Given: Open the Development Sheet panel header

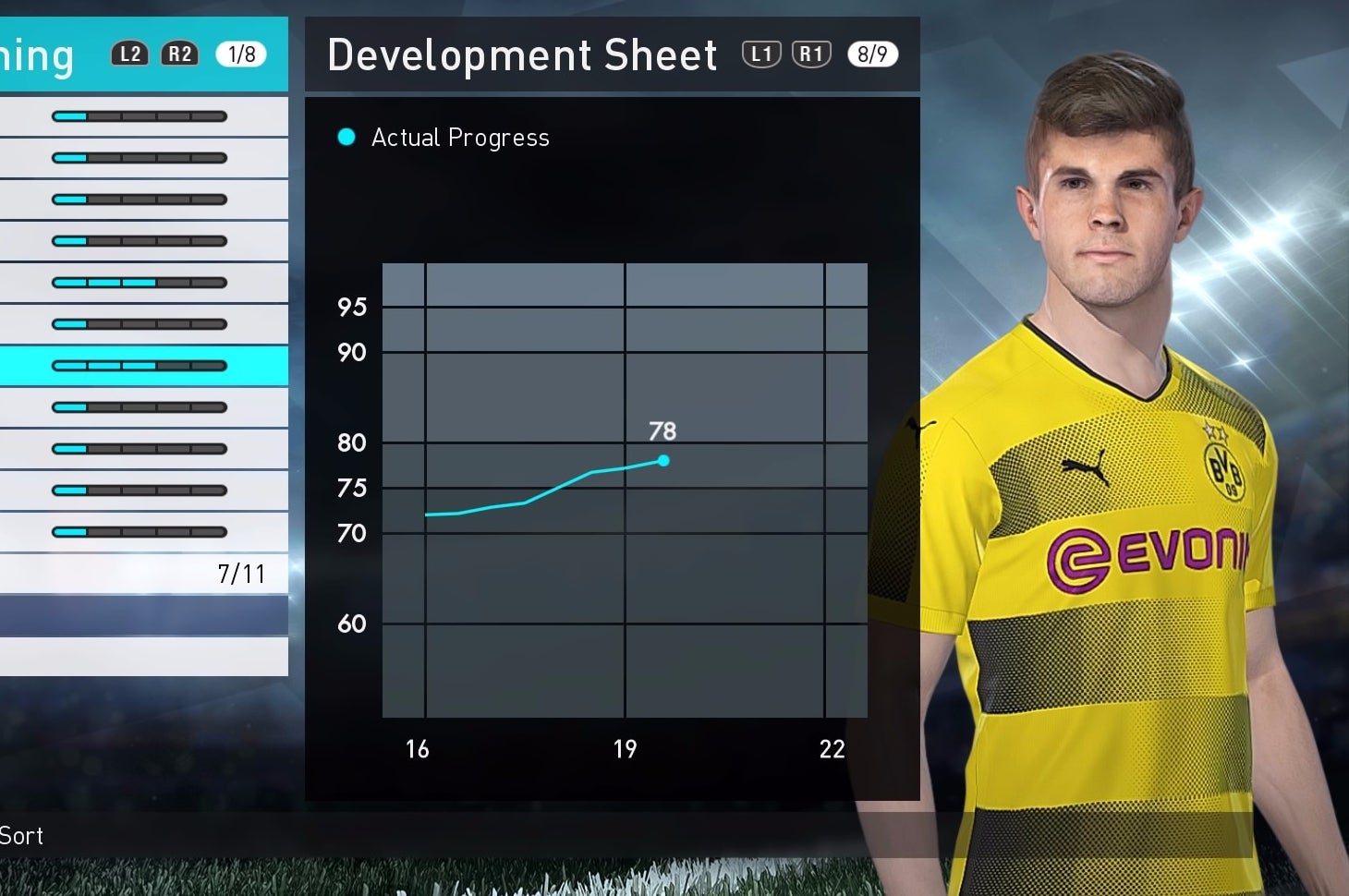Looking at the screenshot, I should pos(523,54).
